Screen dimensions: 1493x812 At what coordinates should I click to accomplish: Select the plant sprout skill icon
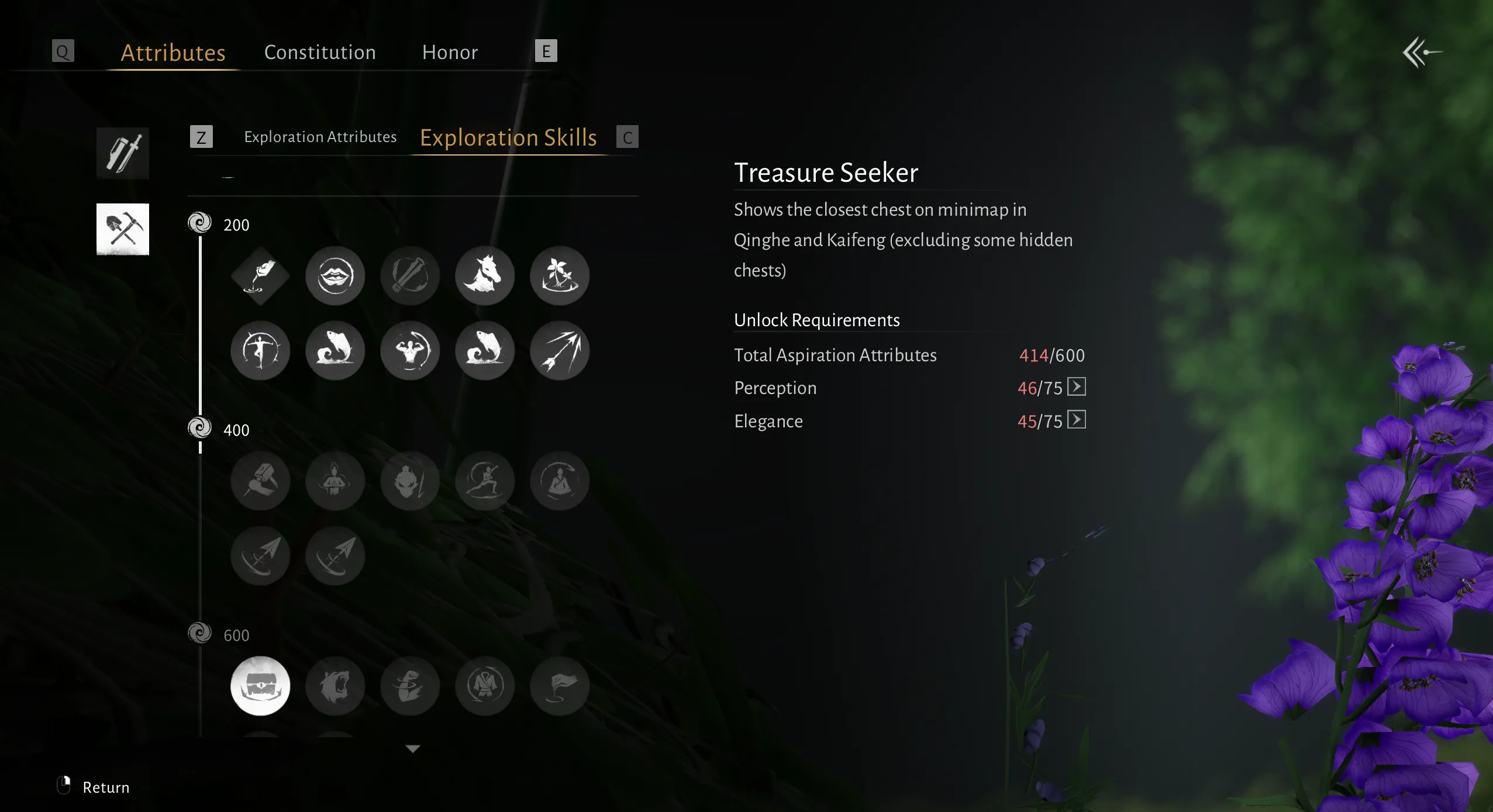(x=560, y=275)
